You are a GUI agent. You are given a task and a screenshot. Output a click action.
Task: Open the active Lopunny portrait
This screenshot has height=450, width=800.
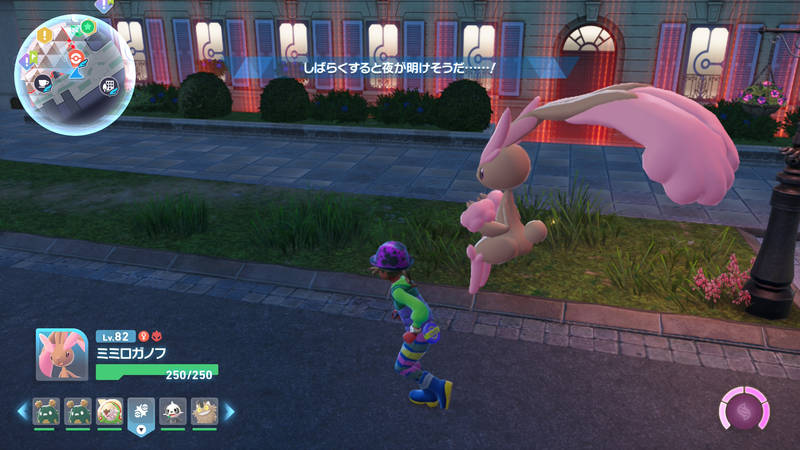point(62,355)
